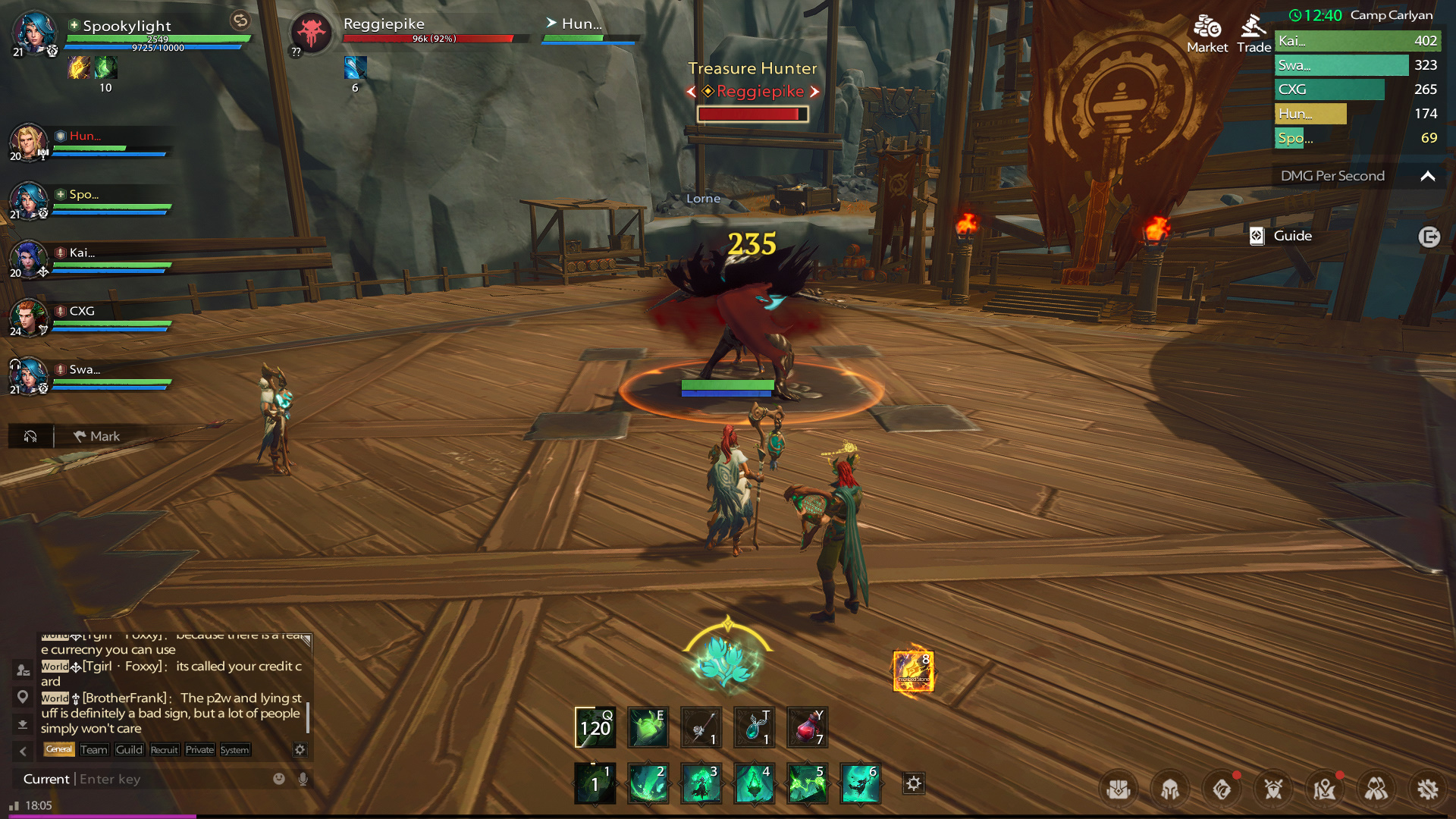Open the wrench-and-gear system settings
The image size is (1456, 819).
coord(1428,789)
